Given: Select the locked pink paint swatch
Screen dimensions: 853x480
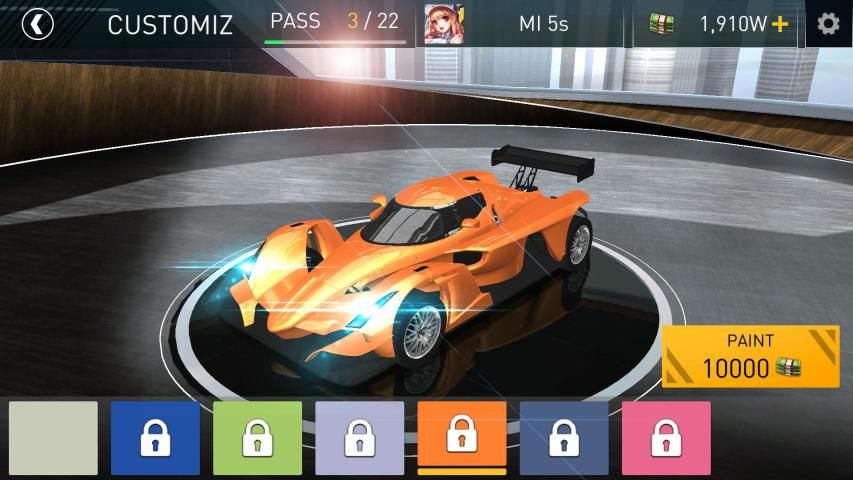Looking at the screenshot, I should tap(666, 438).
